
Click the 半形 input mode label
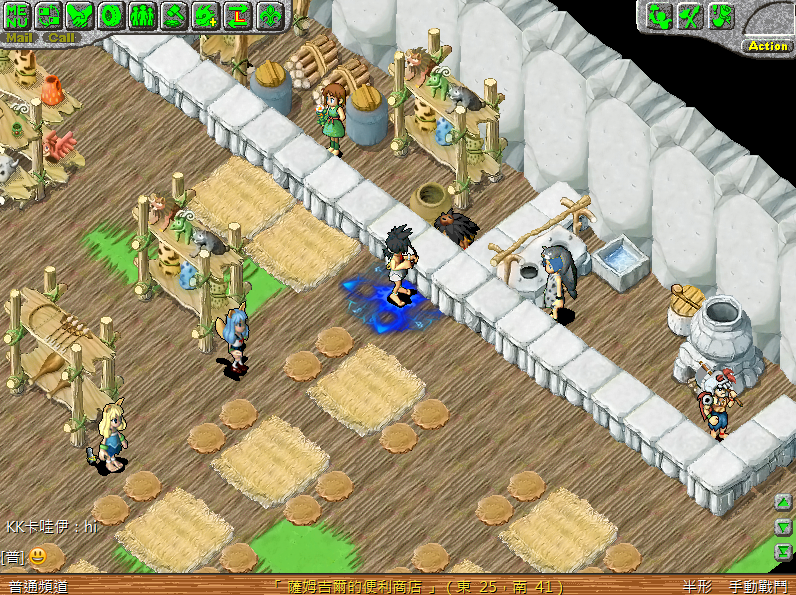click(697, 587)
